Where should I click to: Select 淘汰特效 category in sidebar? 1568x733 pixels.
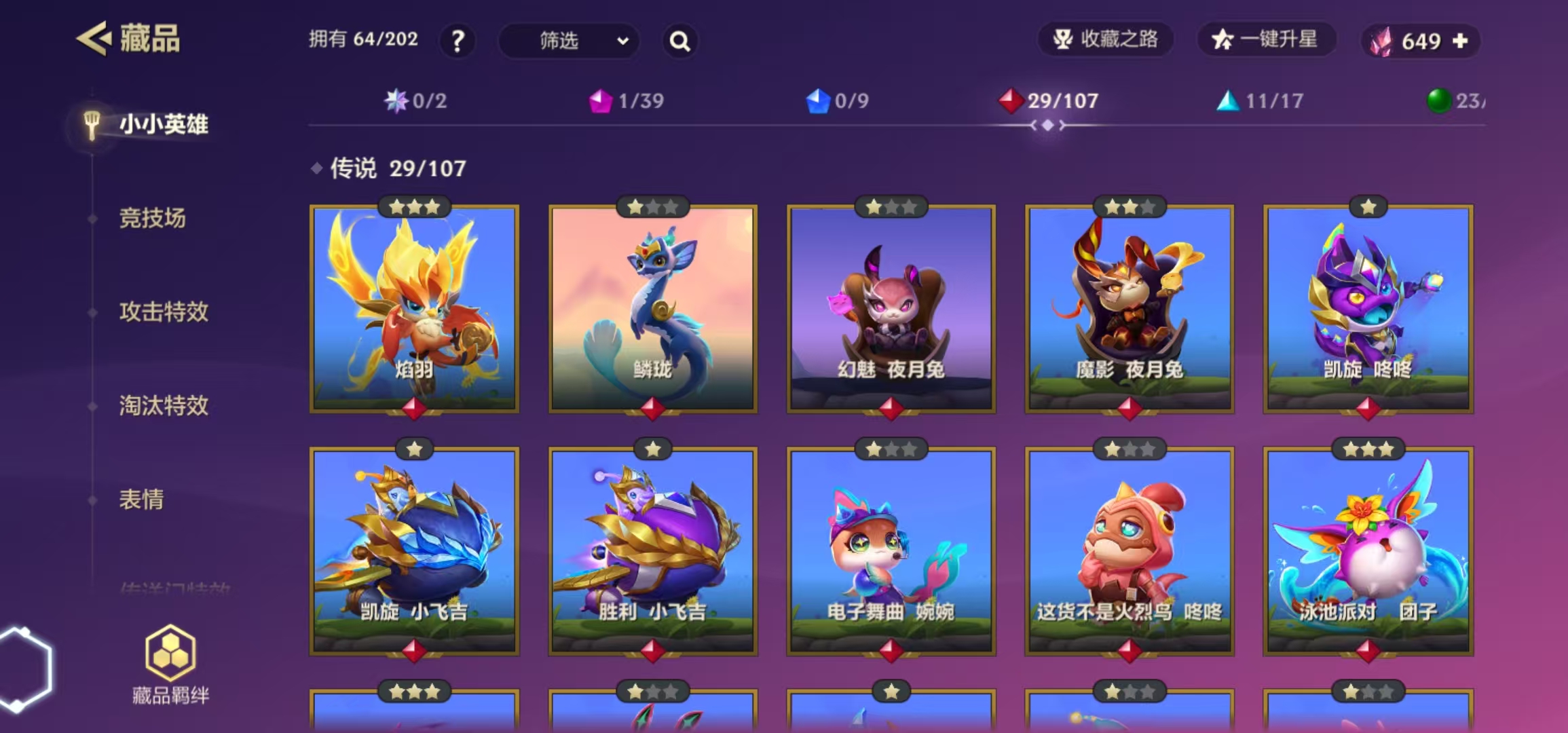coord(164,405)
